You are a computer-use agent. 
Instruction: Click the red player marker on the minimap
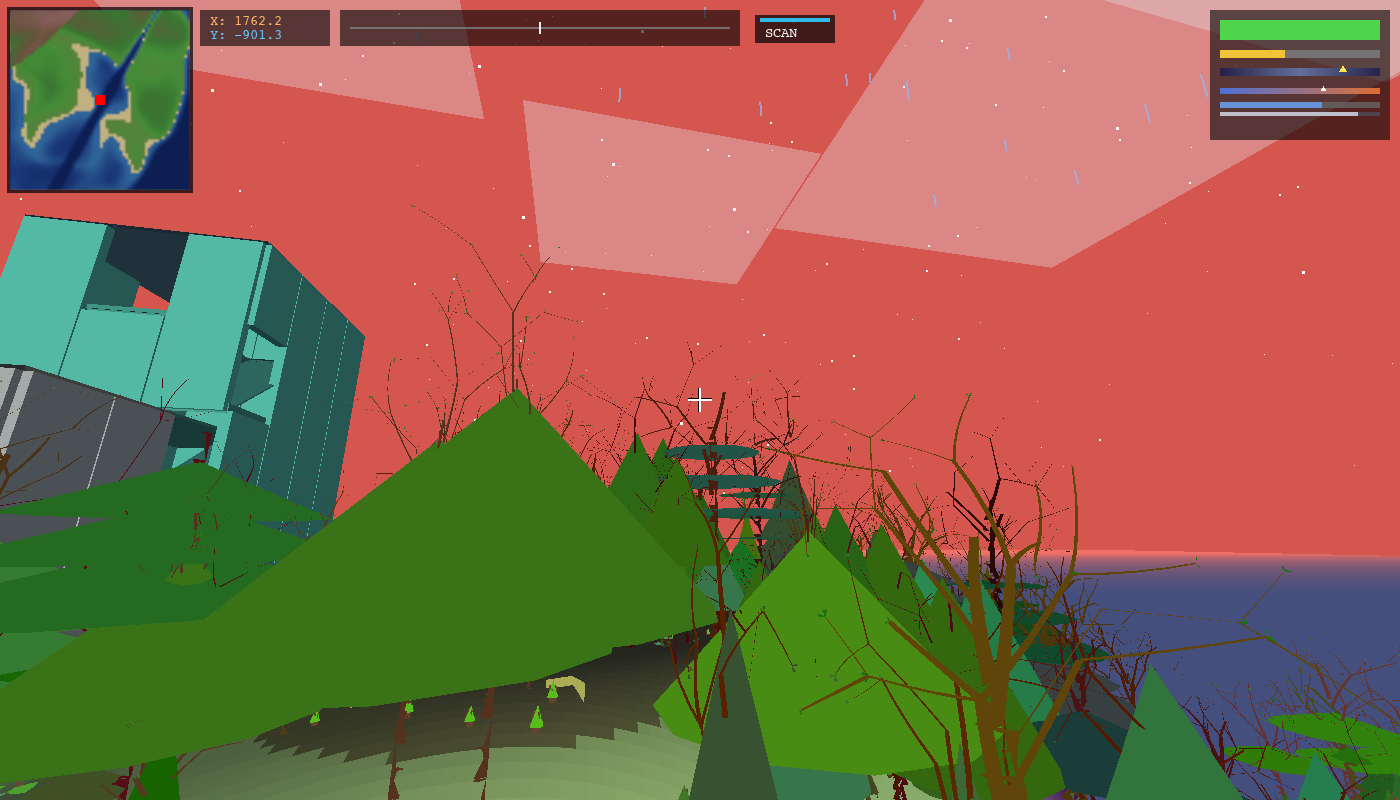[98, 100]
